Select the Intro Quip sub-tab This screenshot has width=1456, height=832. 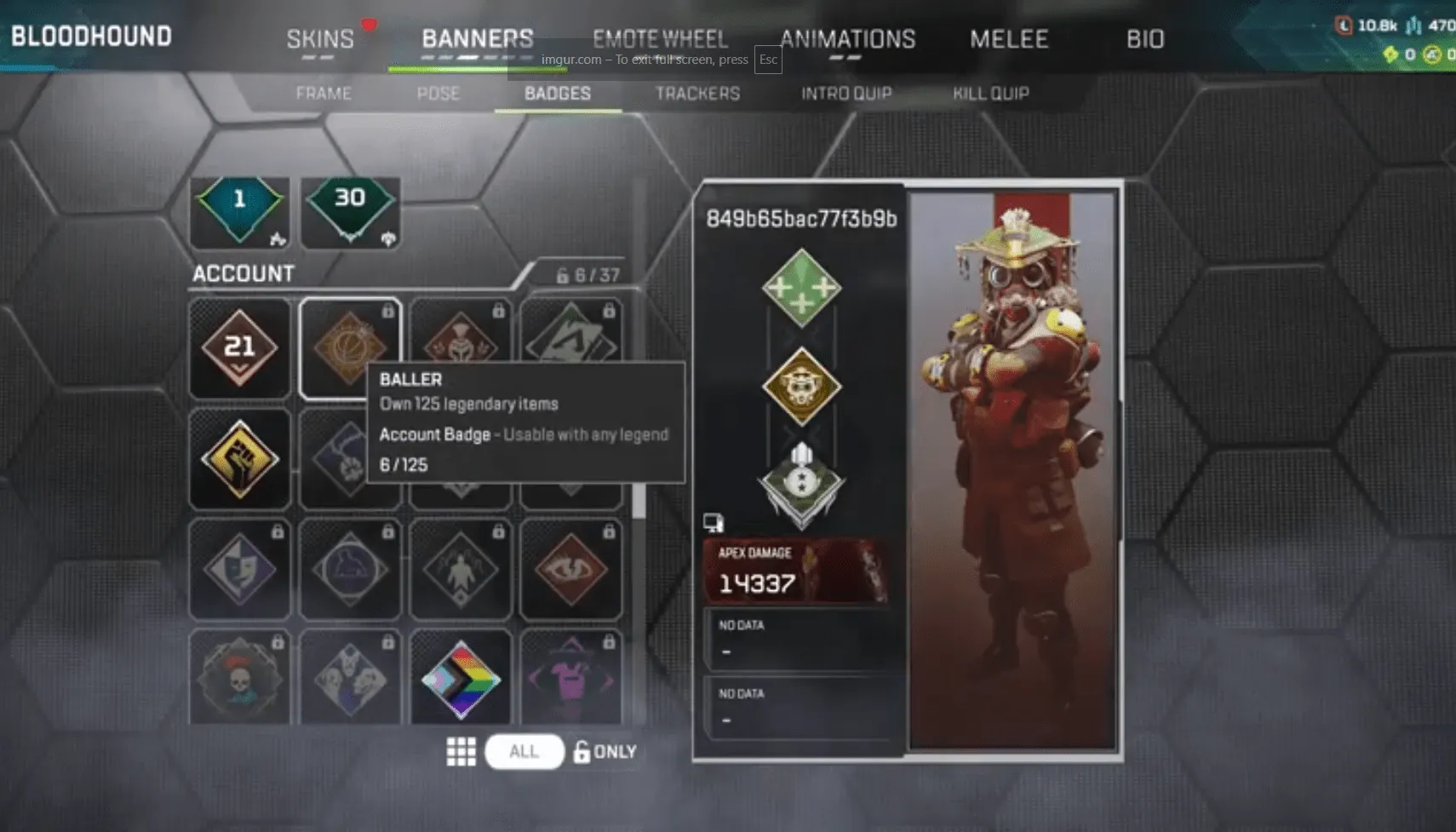click(x=846, y=94)
